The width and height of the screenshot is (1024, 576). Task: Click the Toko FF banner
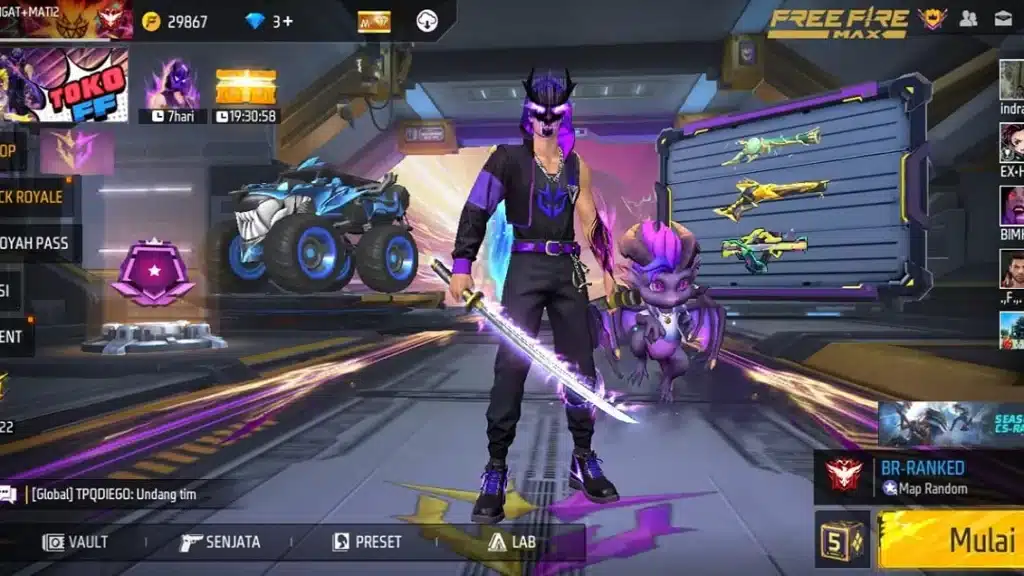pyautogui.click(x=64, y=85)
